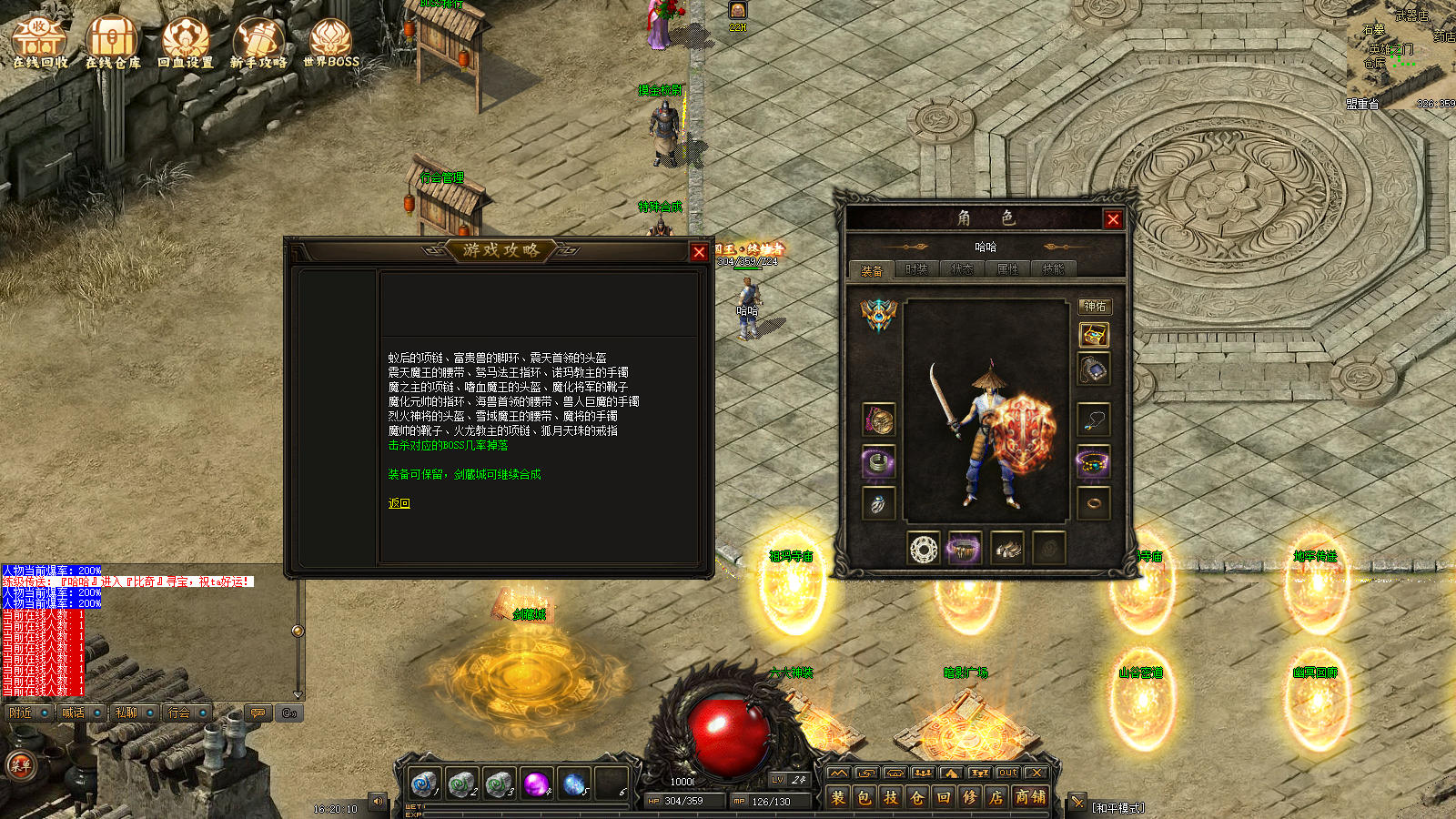This screenshot has width=1456, height=819.
Task: Open the 商铺 shop button
Action: click(1030, 797)
